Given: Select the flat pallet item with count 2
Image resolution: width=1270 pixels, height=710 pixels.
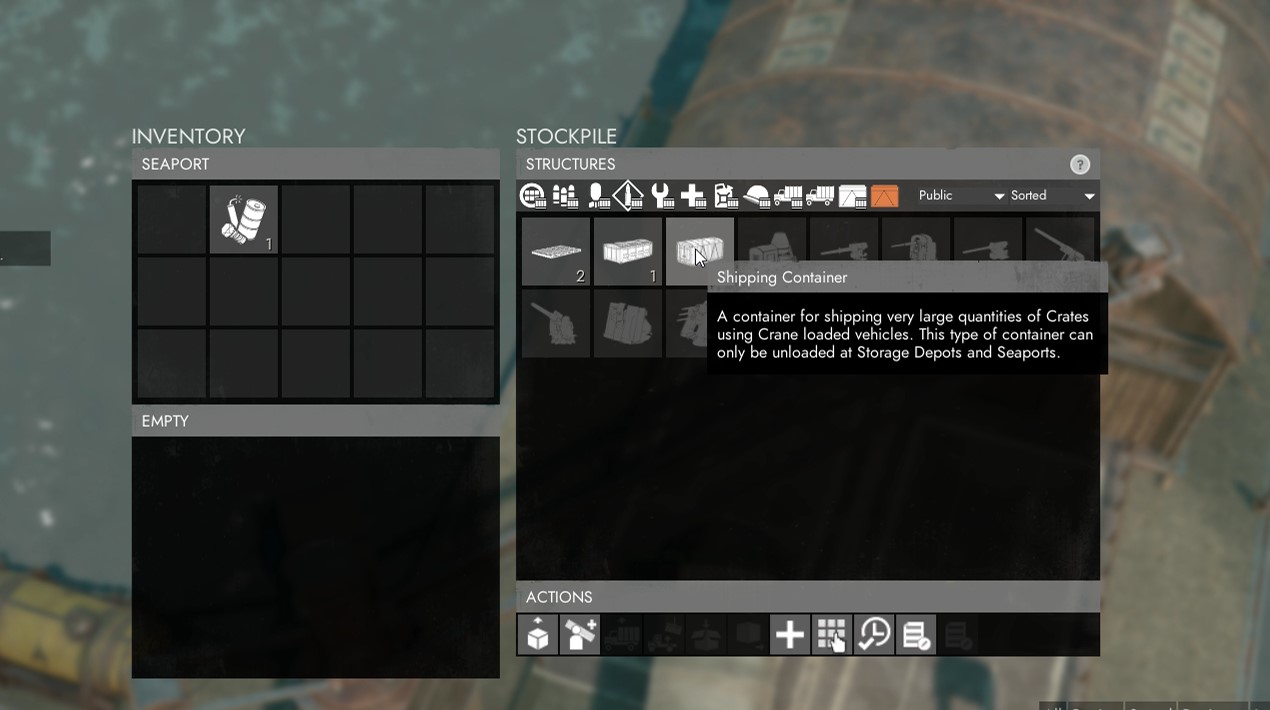Looking at the screenshot, I should pyautogui.click(x=556, y=252).
